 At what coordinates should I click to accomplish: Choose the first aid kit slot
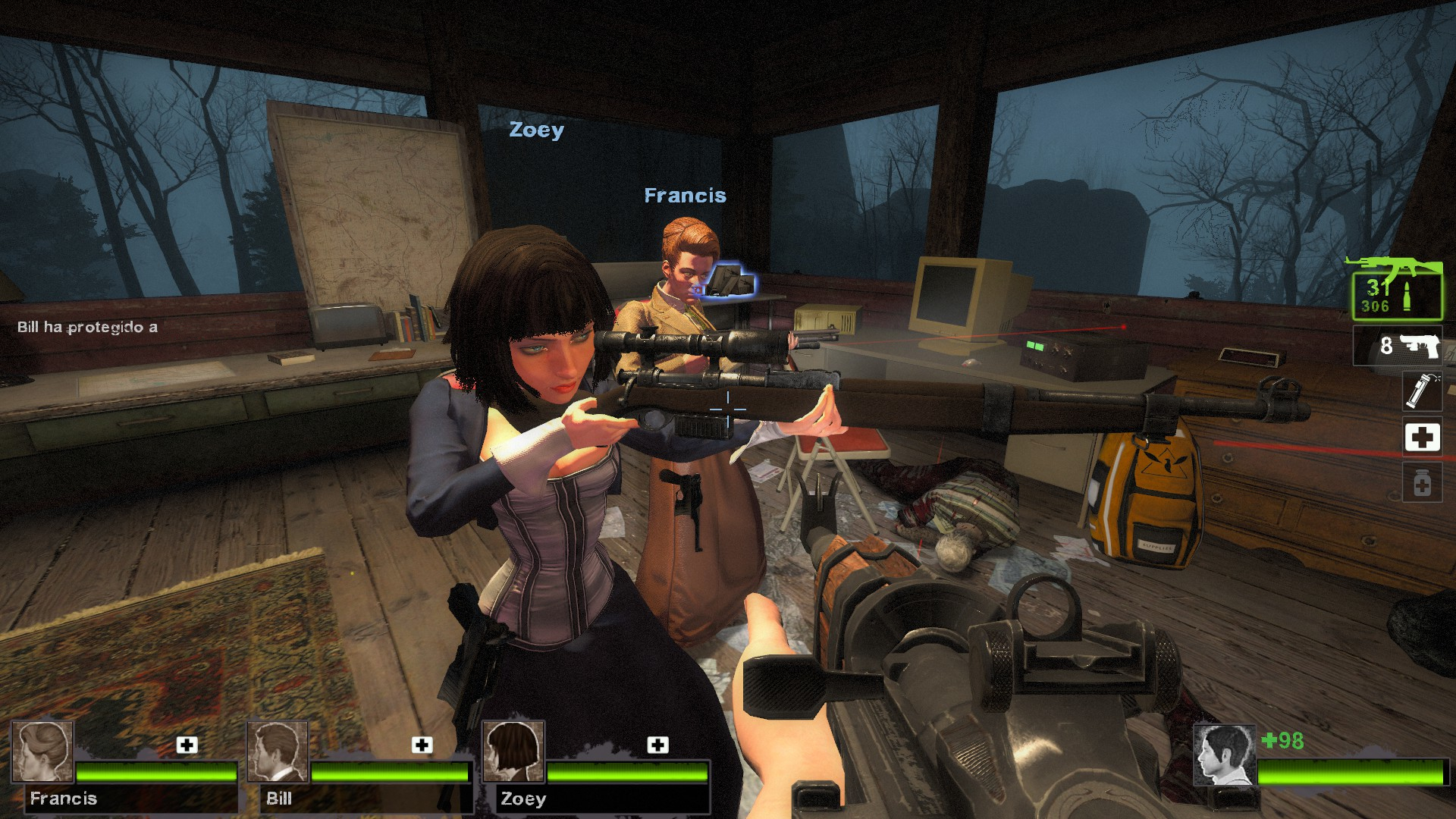(1421, 438)
